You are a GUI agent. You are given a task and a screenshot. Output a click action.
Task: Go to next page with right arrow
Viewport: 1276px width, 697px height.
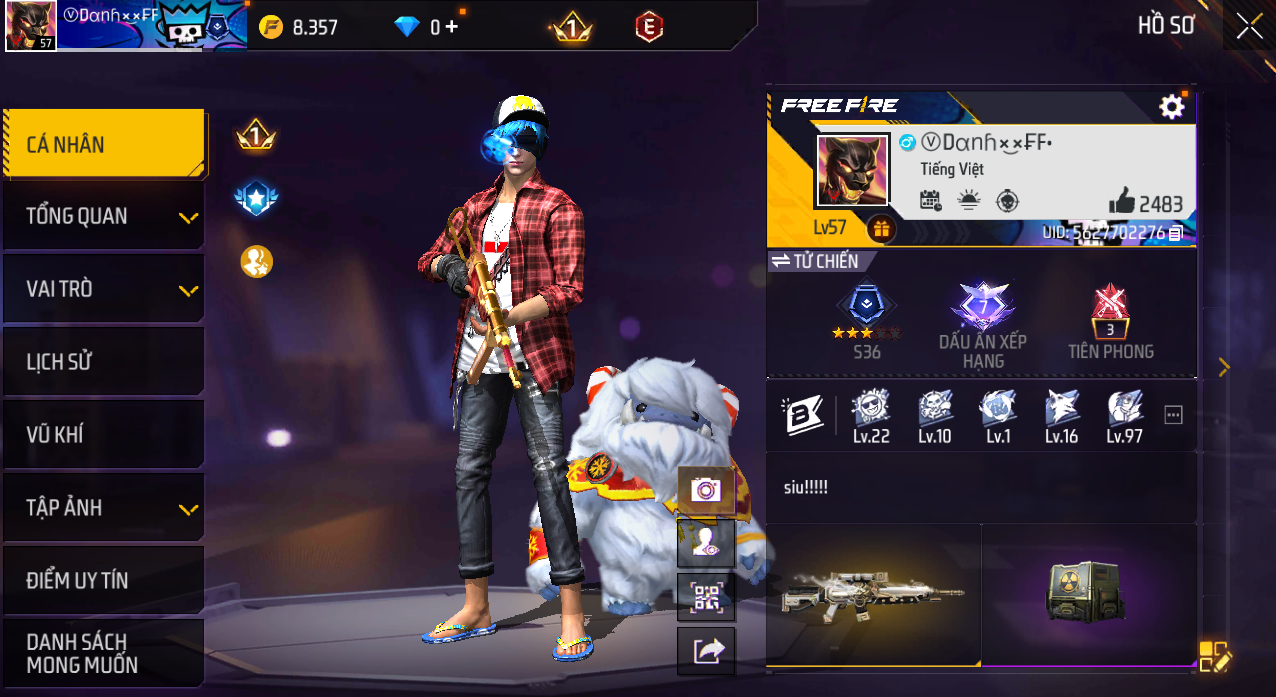tap(1224, 367)
